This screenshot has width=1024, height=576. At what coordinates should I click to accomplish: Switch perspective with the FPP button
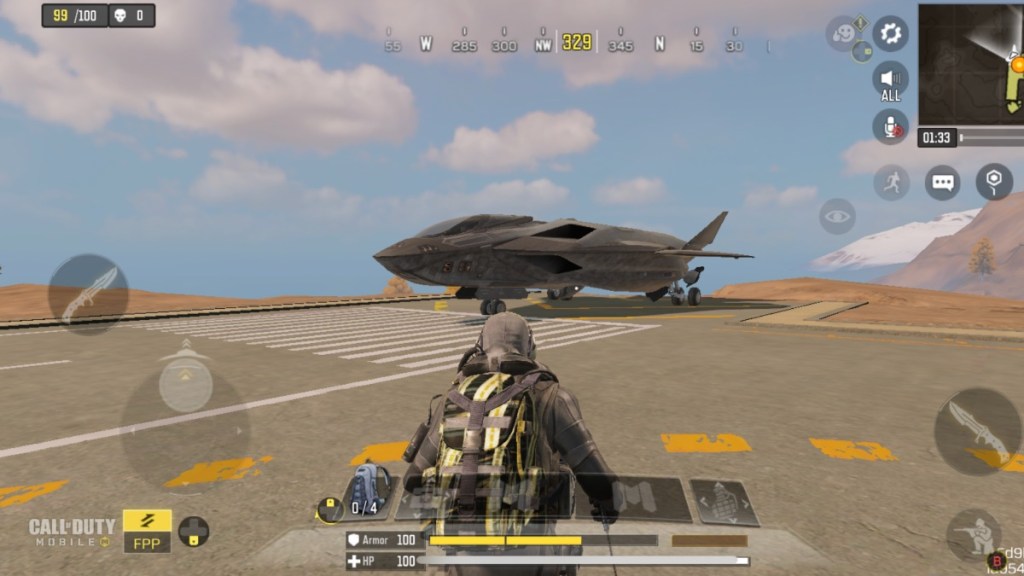coord(147,532)
